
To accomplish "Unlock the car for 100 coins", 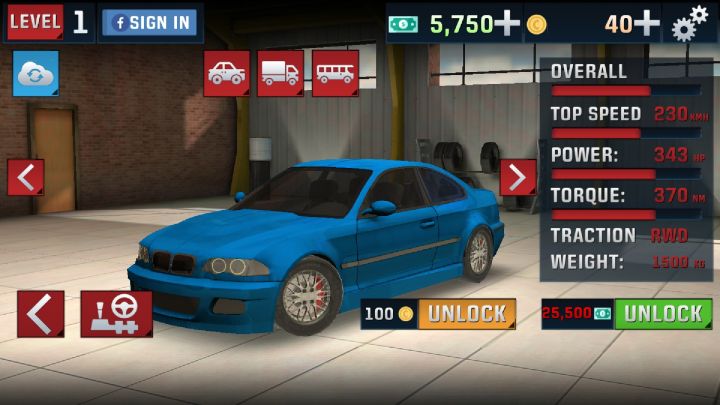I will [466, 314].
